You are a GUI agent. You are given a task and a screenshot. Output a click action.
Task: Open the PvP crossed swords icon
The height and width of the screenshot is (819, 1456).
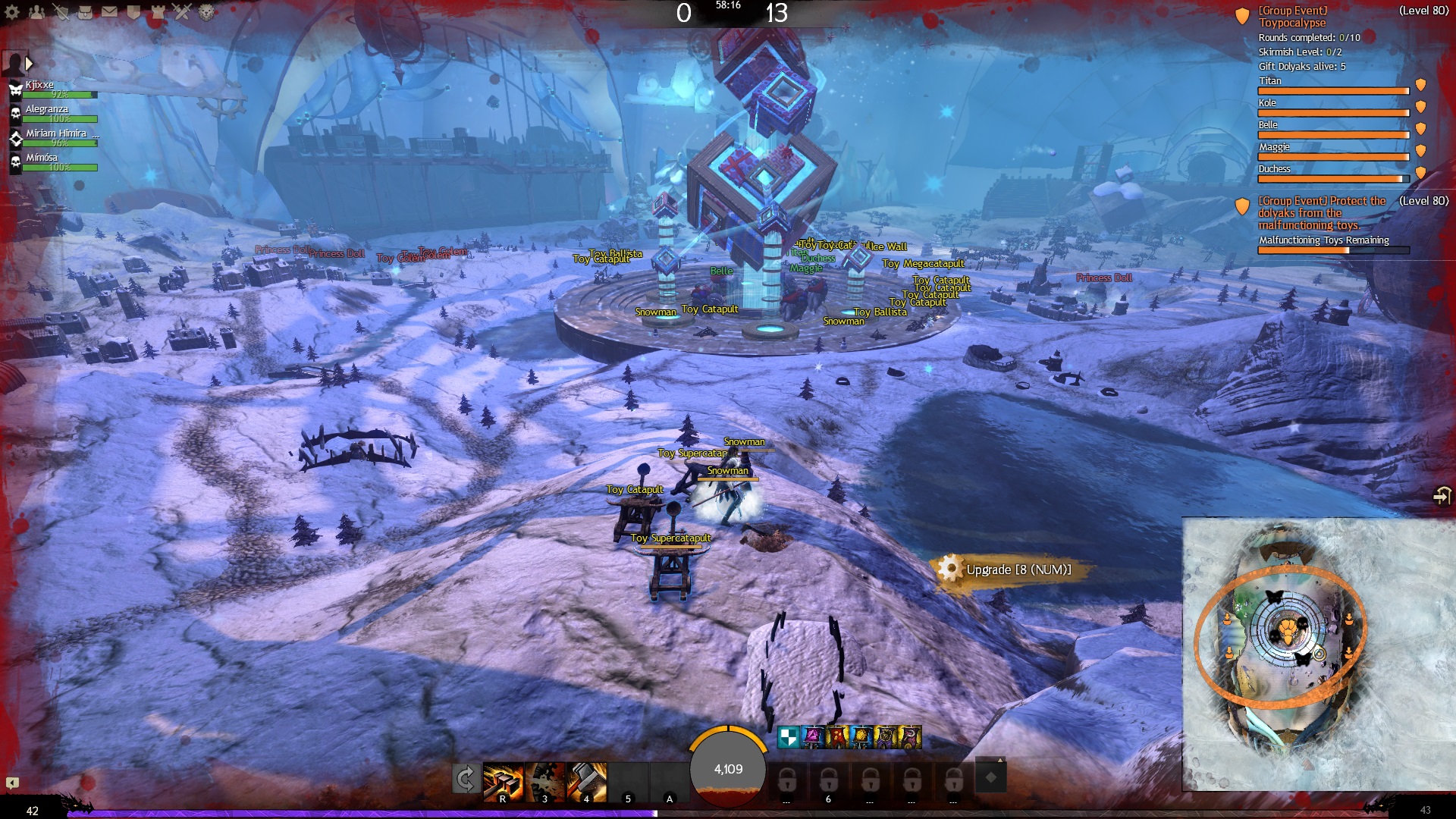point(182,12)
